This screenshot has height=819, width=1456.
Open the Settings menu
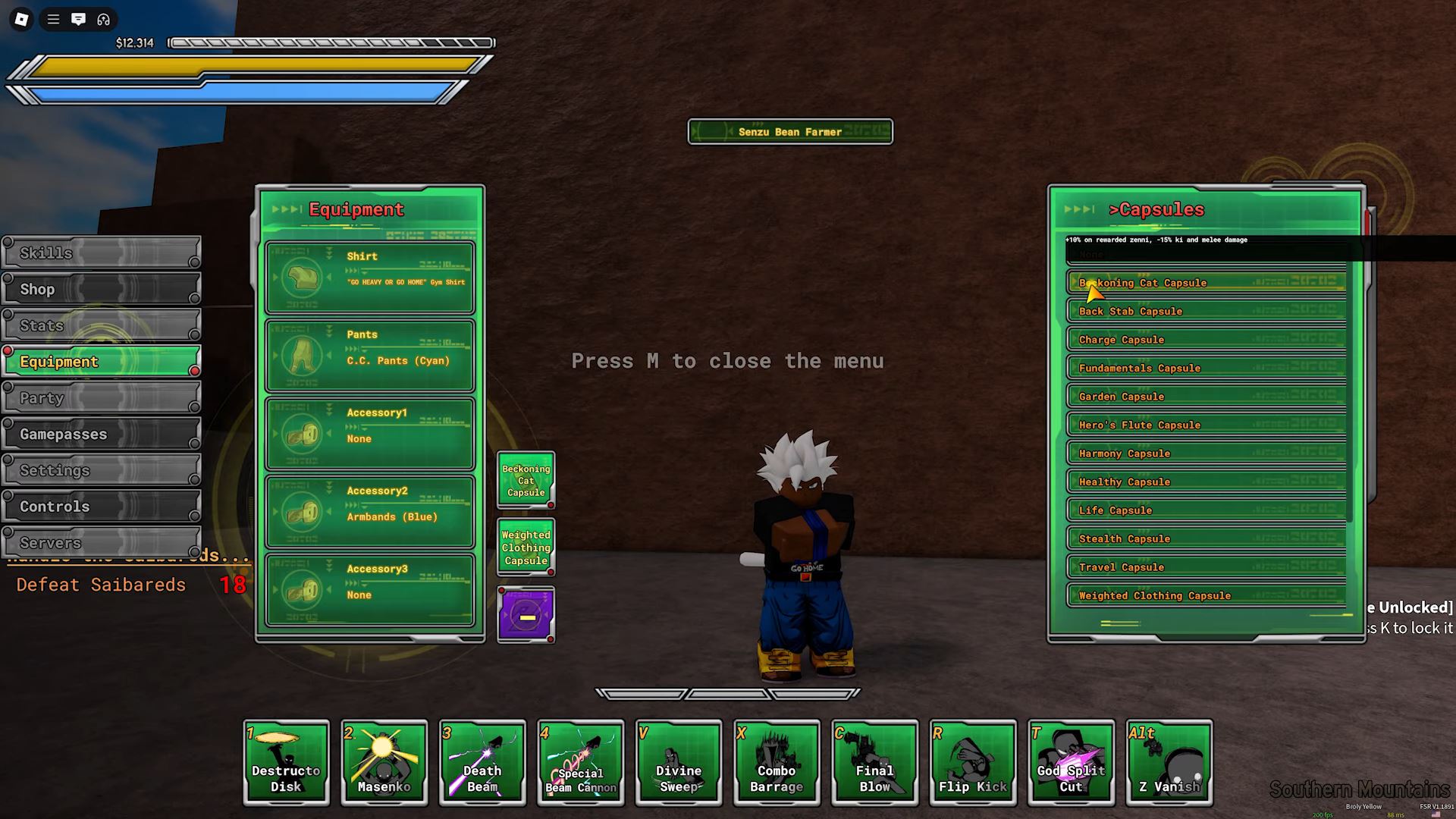pos(102,470)
